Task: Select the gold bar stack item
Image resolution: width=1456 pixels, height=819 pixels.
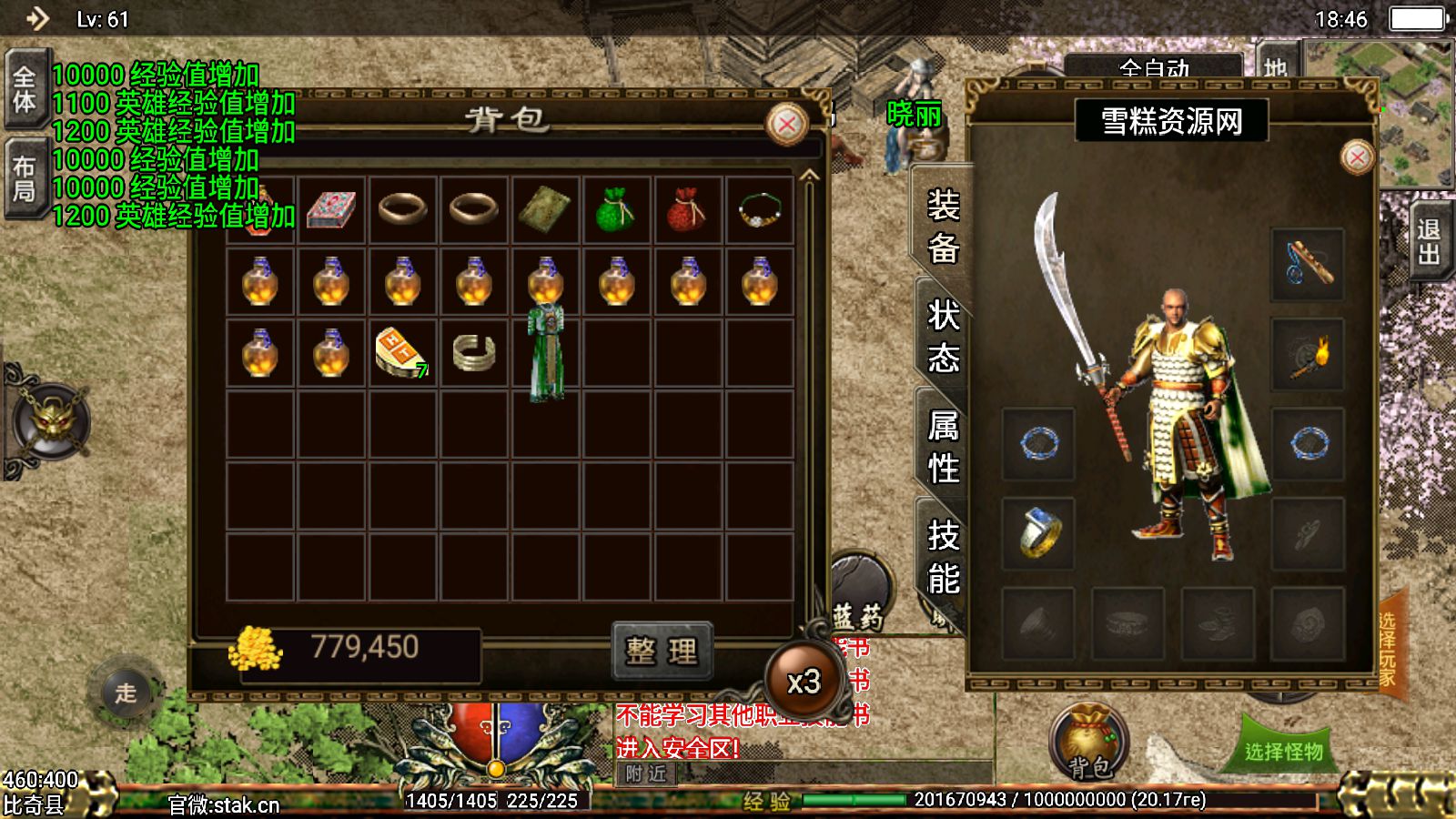Action: tap(401, 353)
